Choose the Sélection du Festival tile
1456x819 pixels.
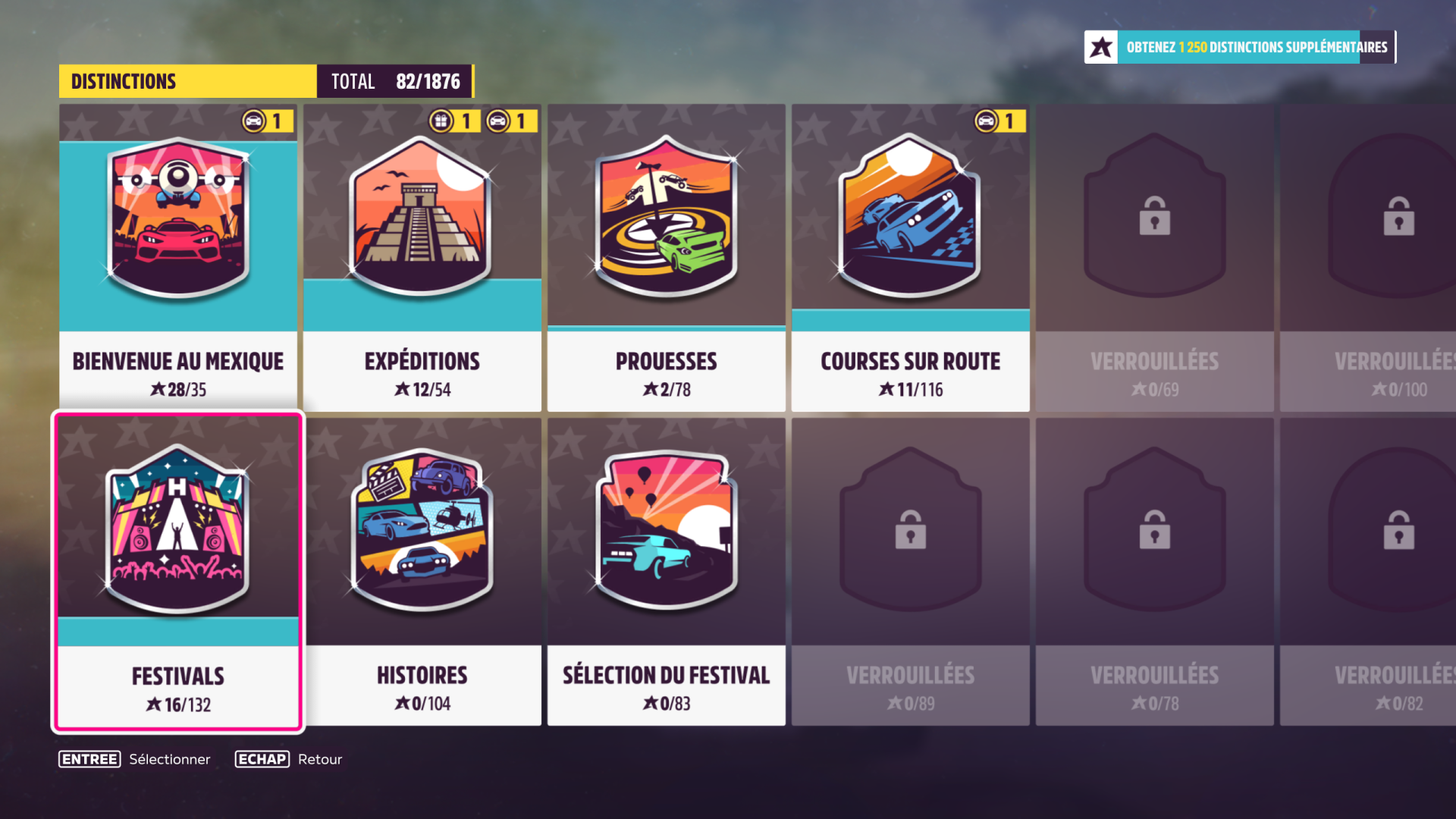click(x=667, y=573)
